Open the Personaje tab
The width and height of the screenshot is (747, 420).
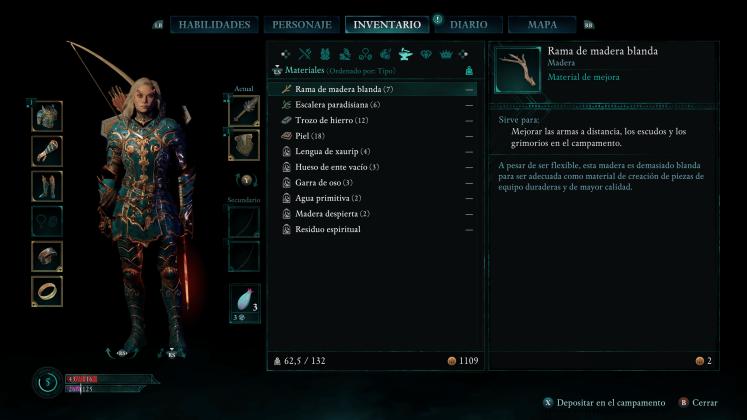coord(300,25)
